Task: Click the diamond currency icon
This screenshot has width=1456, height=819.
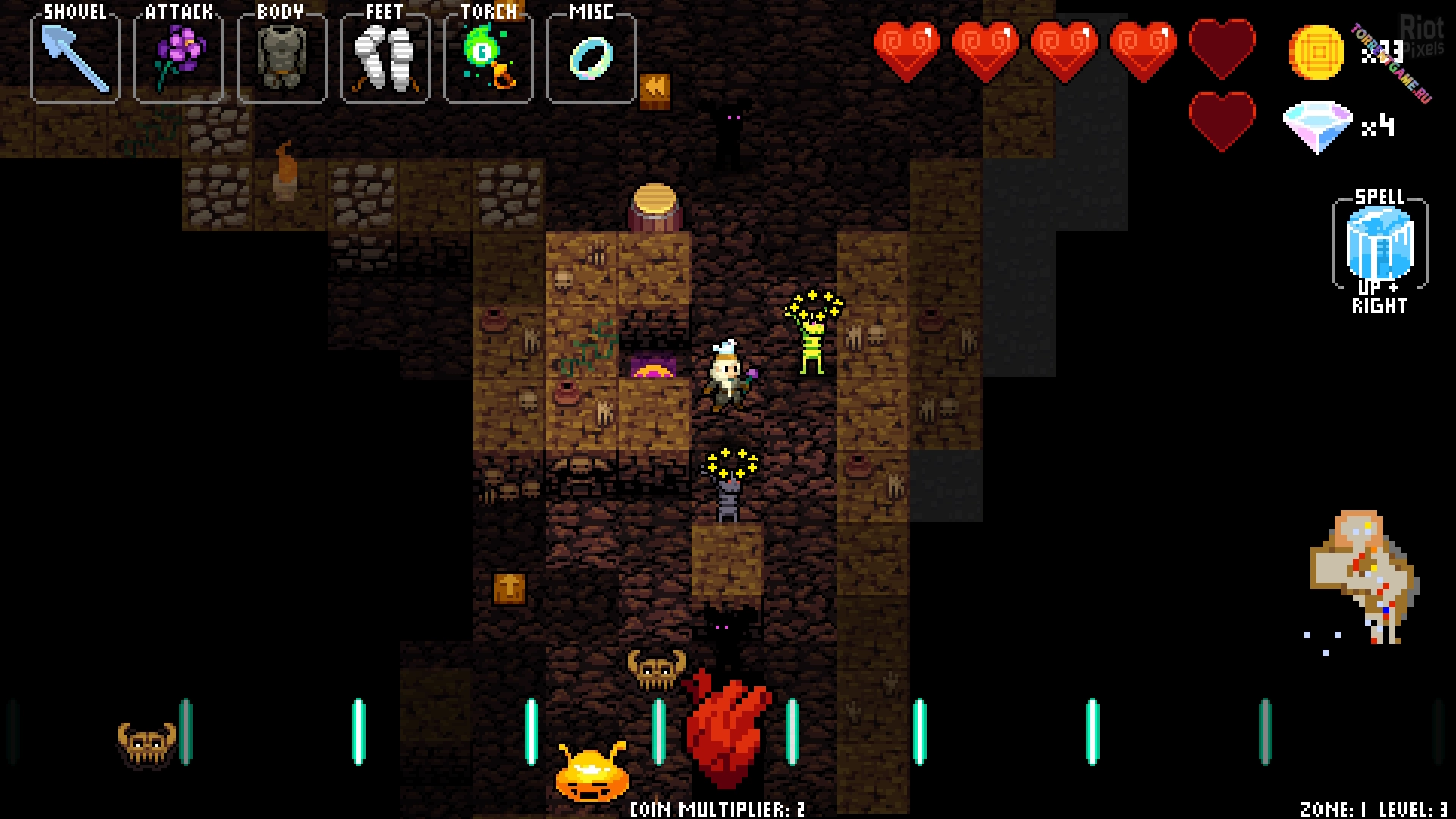Action: [x=1317, y=127]
